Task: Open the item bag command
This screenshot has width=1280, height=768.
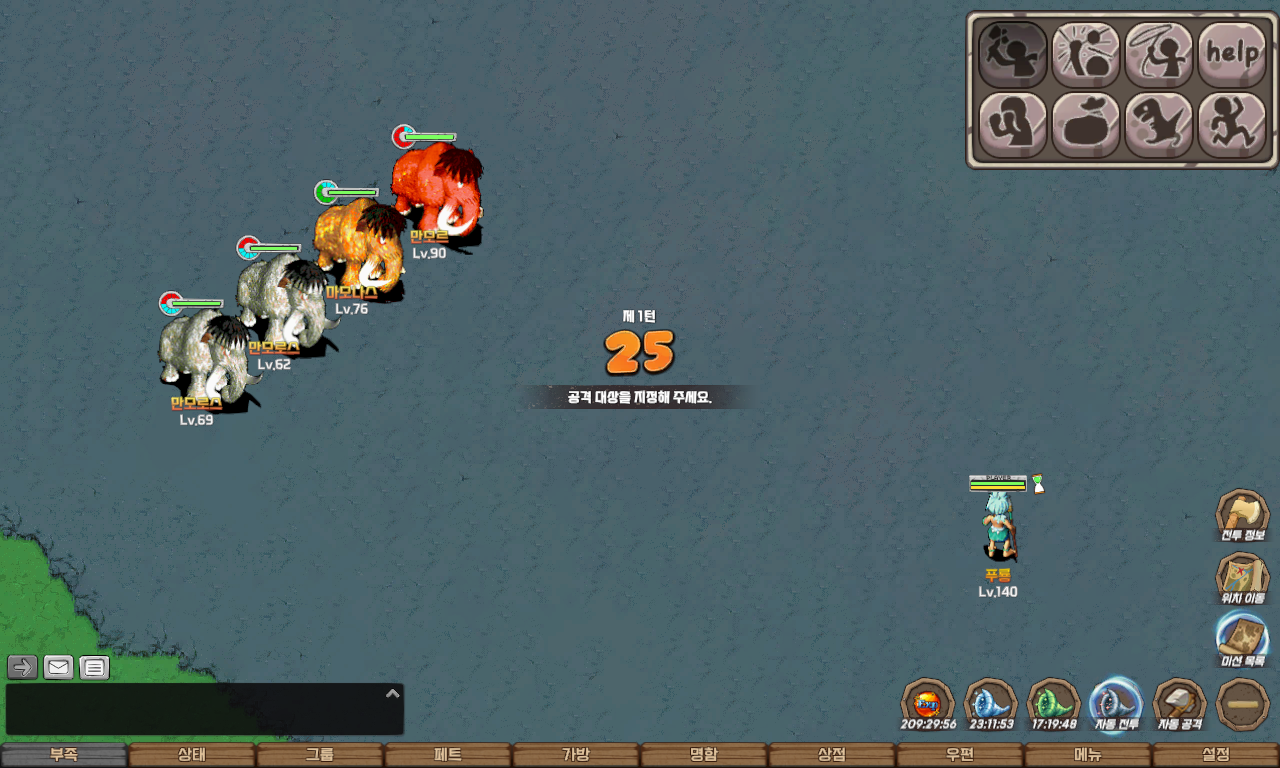Action: 1086,126
